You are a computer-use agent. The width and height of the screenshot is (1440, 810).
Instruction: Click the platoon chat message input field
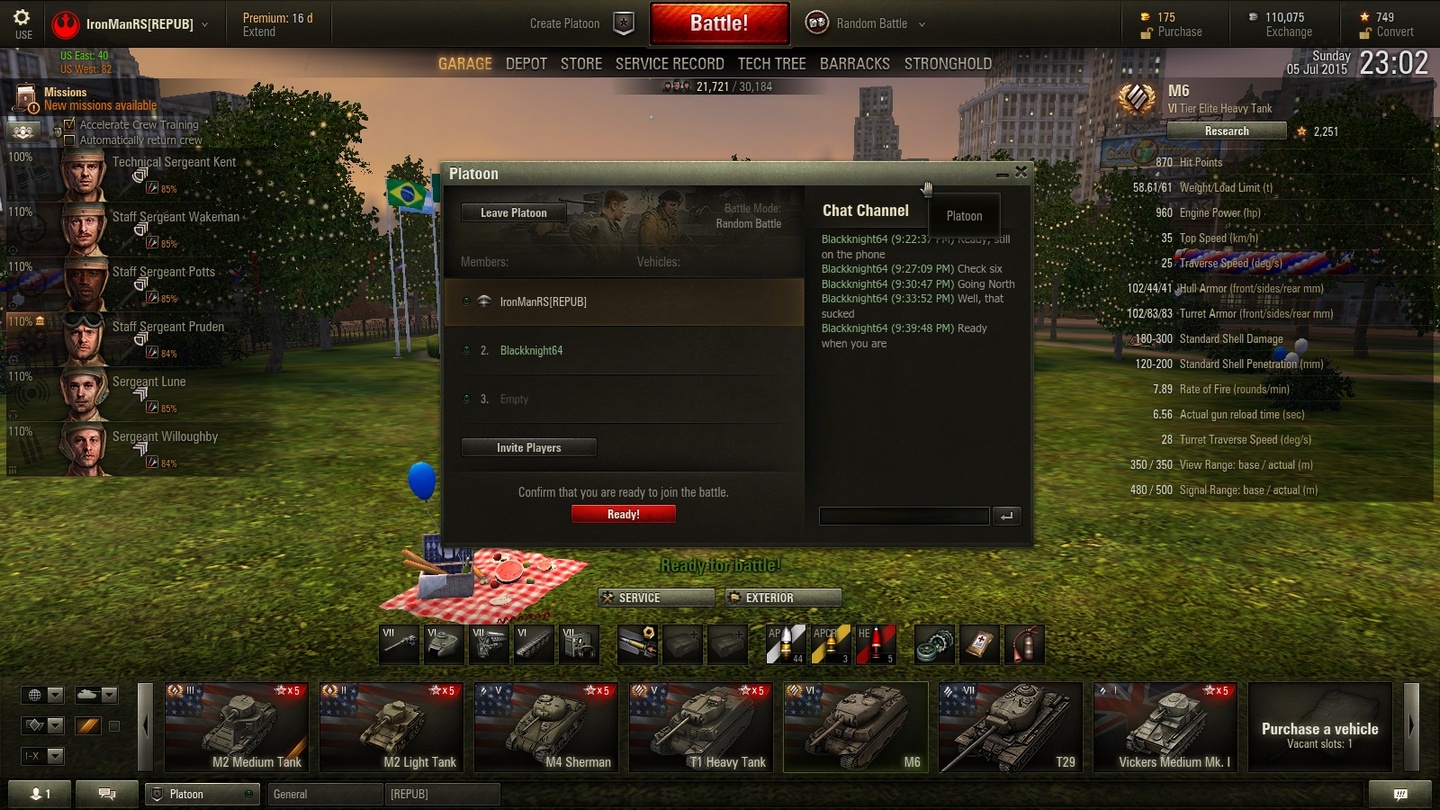tap(904, 516)
